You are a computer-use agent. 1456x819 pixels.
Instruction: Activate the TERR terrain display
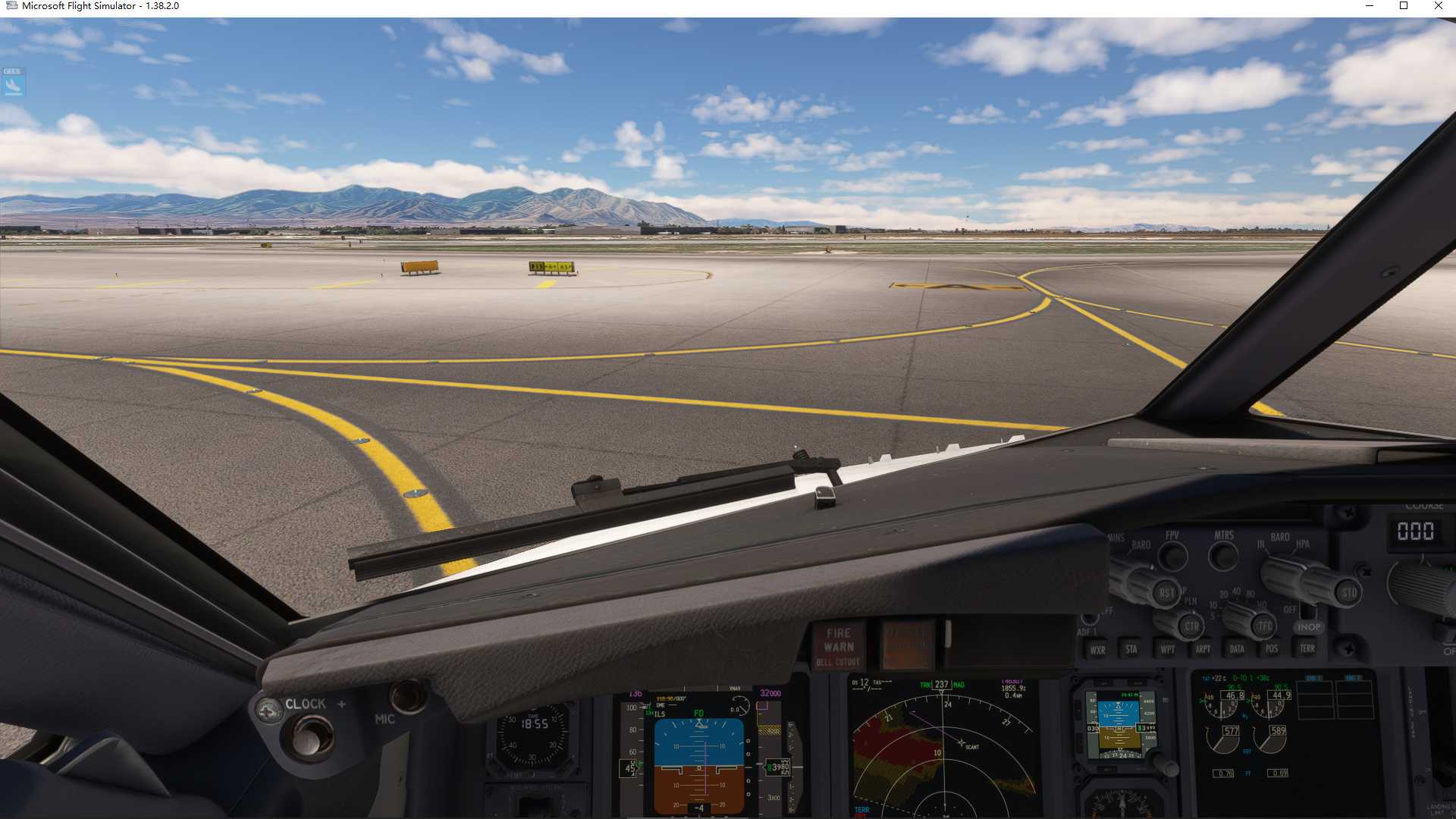(1307, 650)
